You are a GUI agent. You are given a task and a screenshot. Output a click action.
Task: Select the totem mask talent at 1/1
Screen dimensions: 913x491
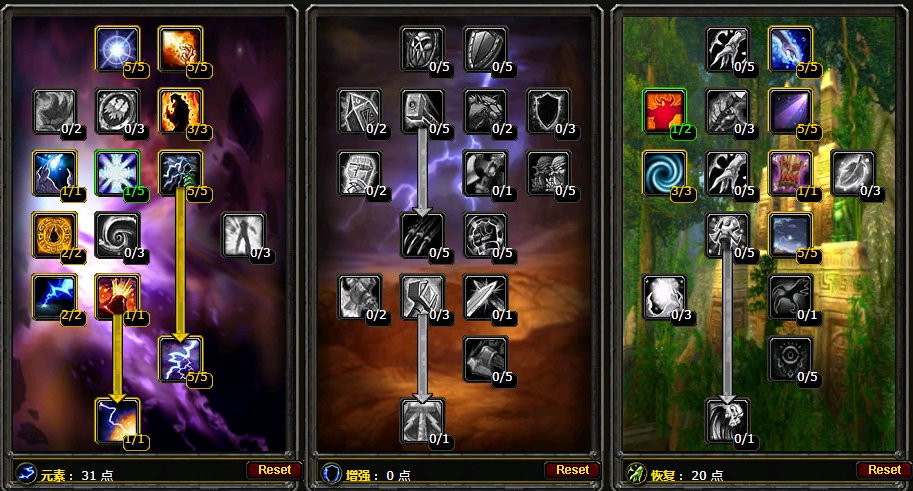click(790, 172)
